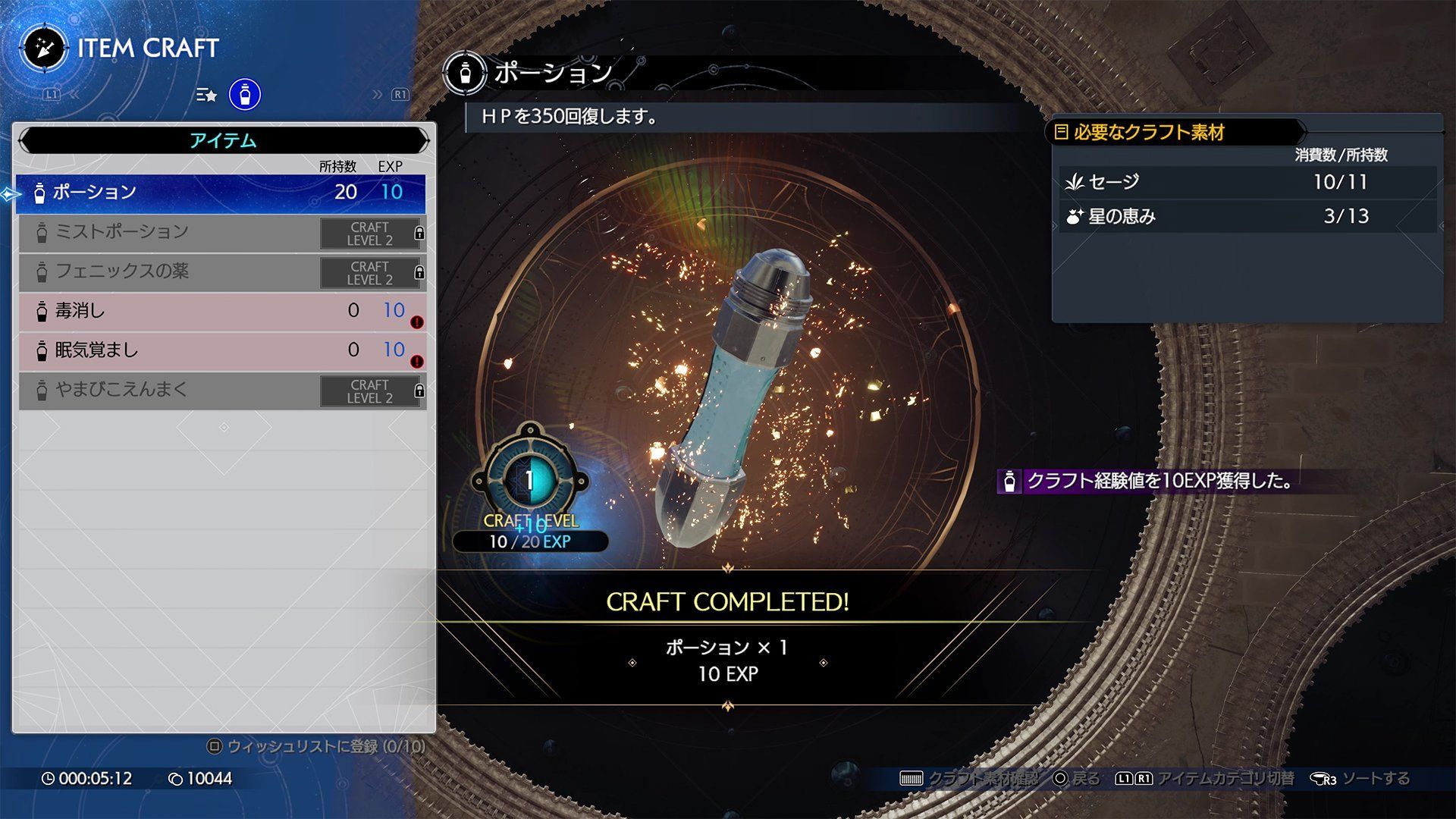
Task: Switch to the blue potion category tab
Action: (x=245, y=95)
